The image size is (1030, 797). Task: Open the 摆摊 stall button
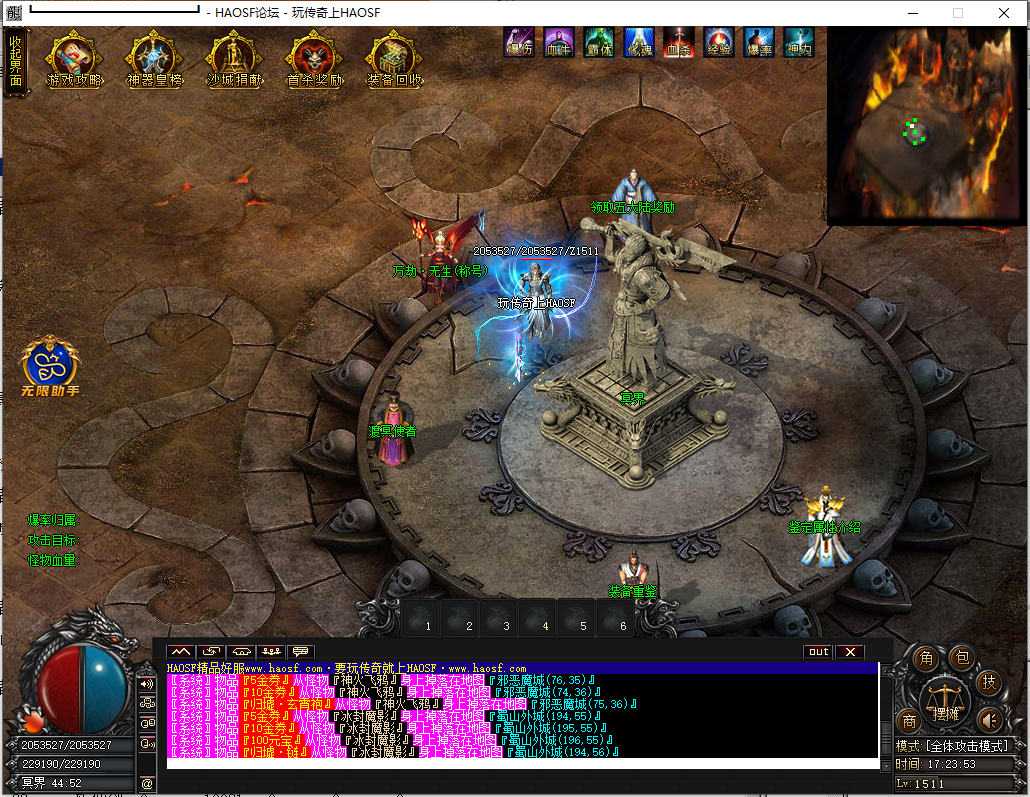pos(946,701)
